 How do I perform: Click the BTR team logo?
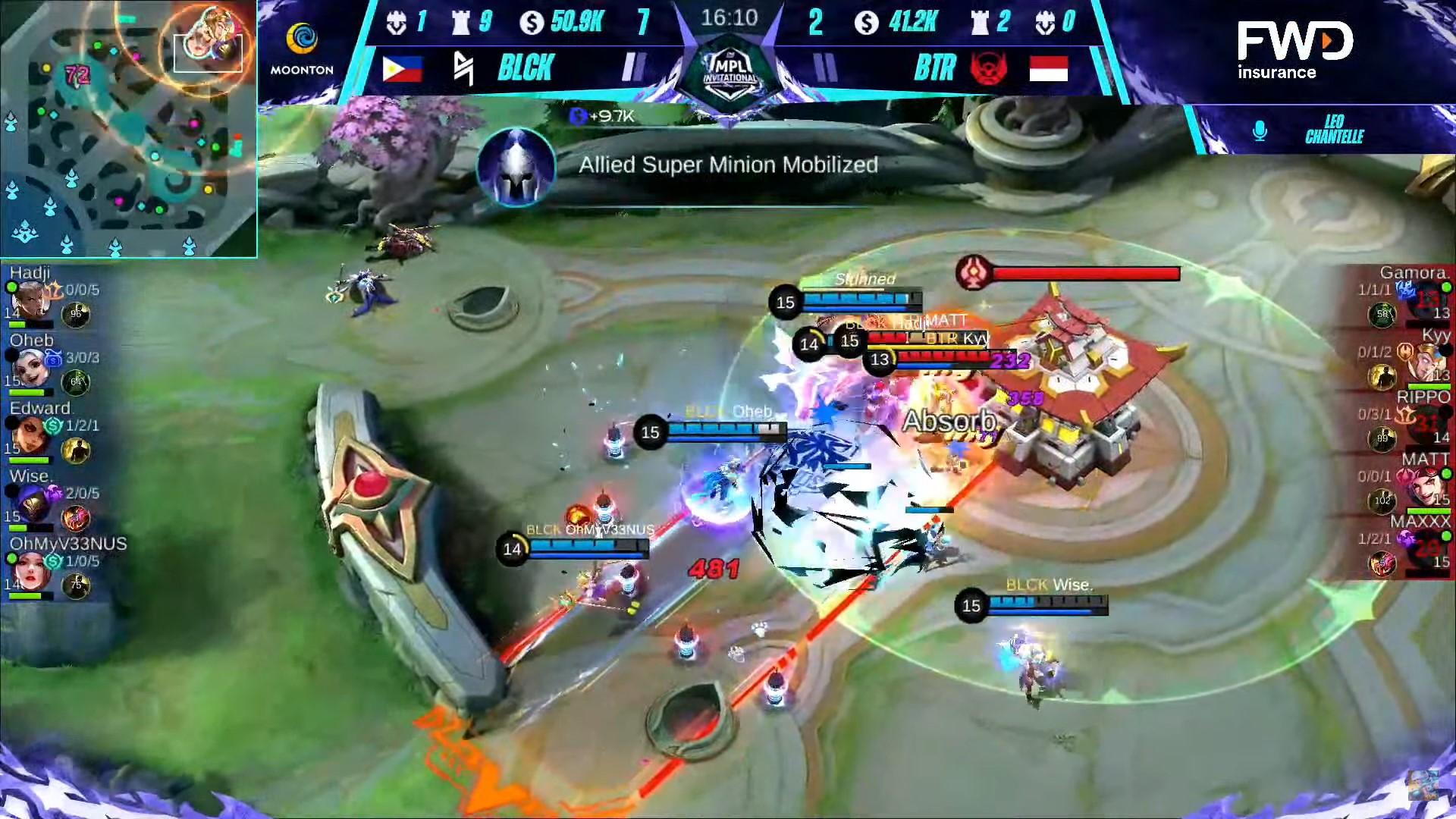988,68
